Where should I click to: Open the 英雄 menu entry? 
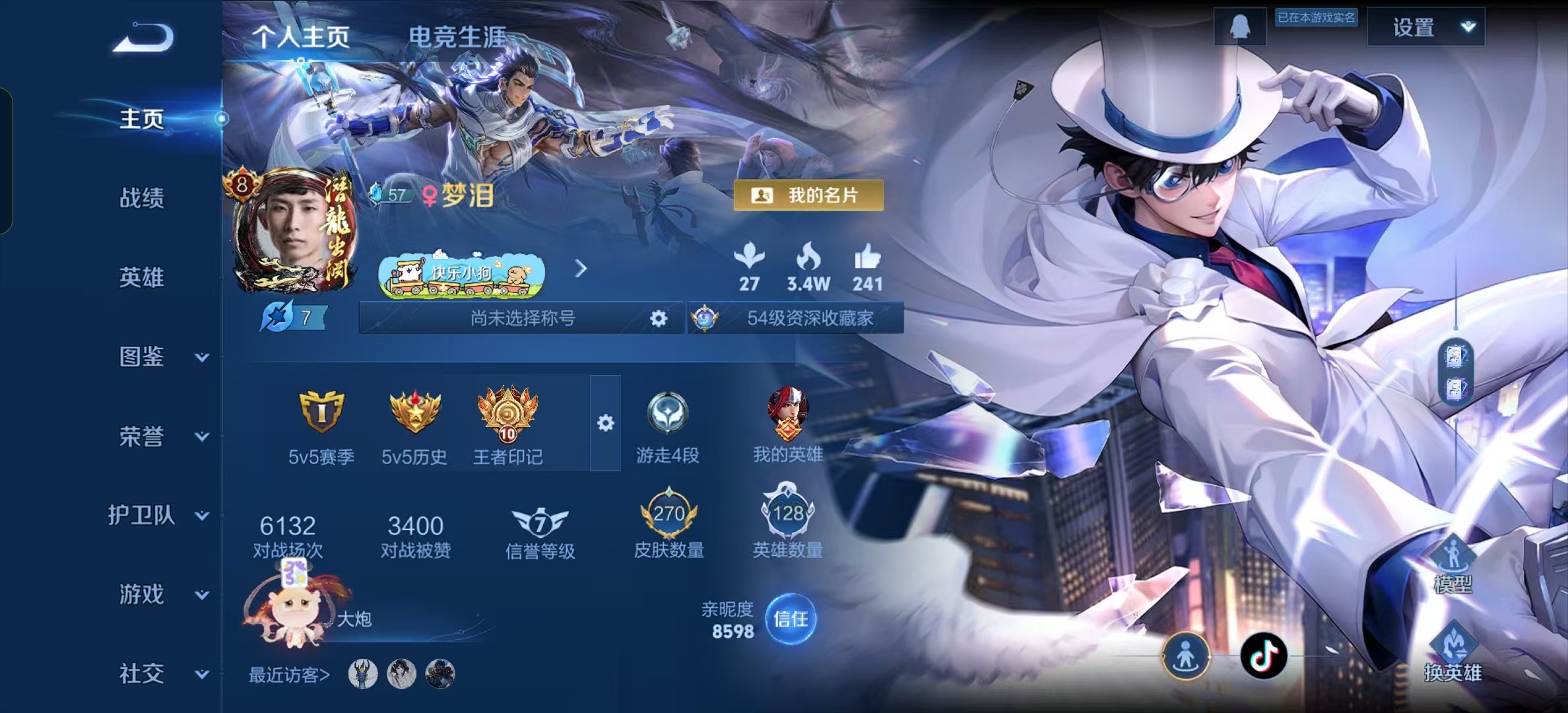(141, 277)
